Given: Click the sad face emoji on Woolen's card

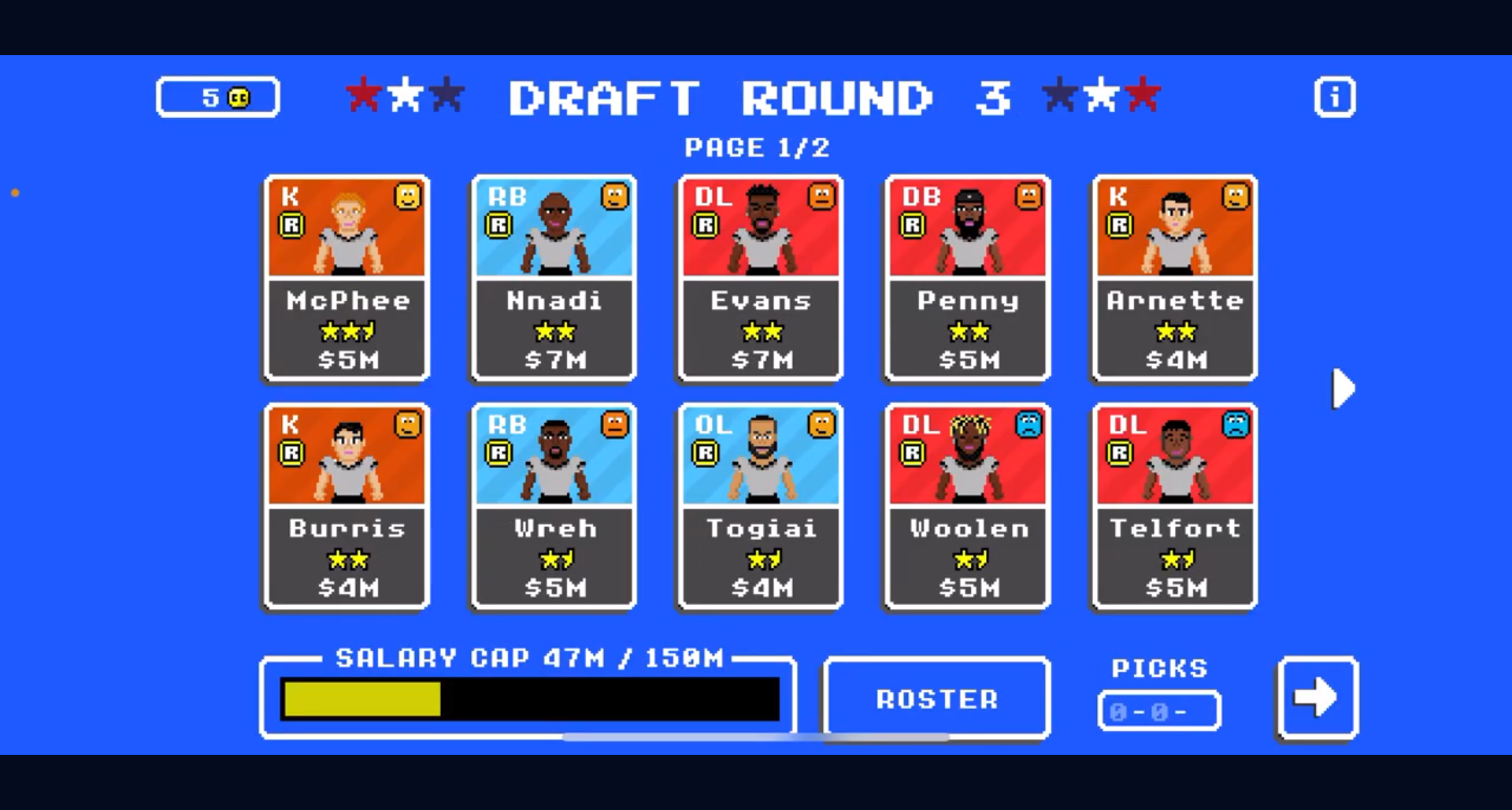Looking at the screenshot, I should tap(1028, 425).
